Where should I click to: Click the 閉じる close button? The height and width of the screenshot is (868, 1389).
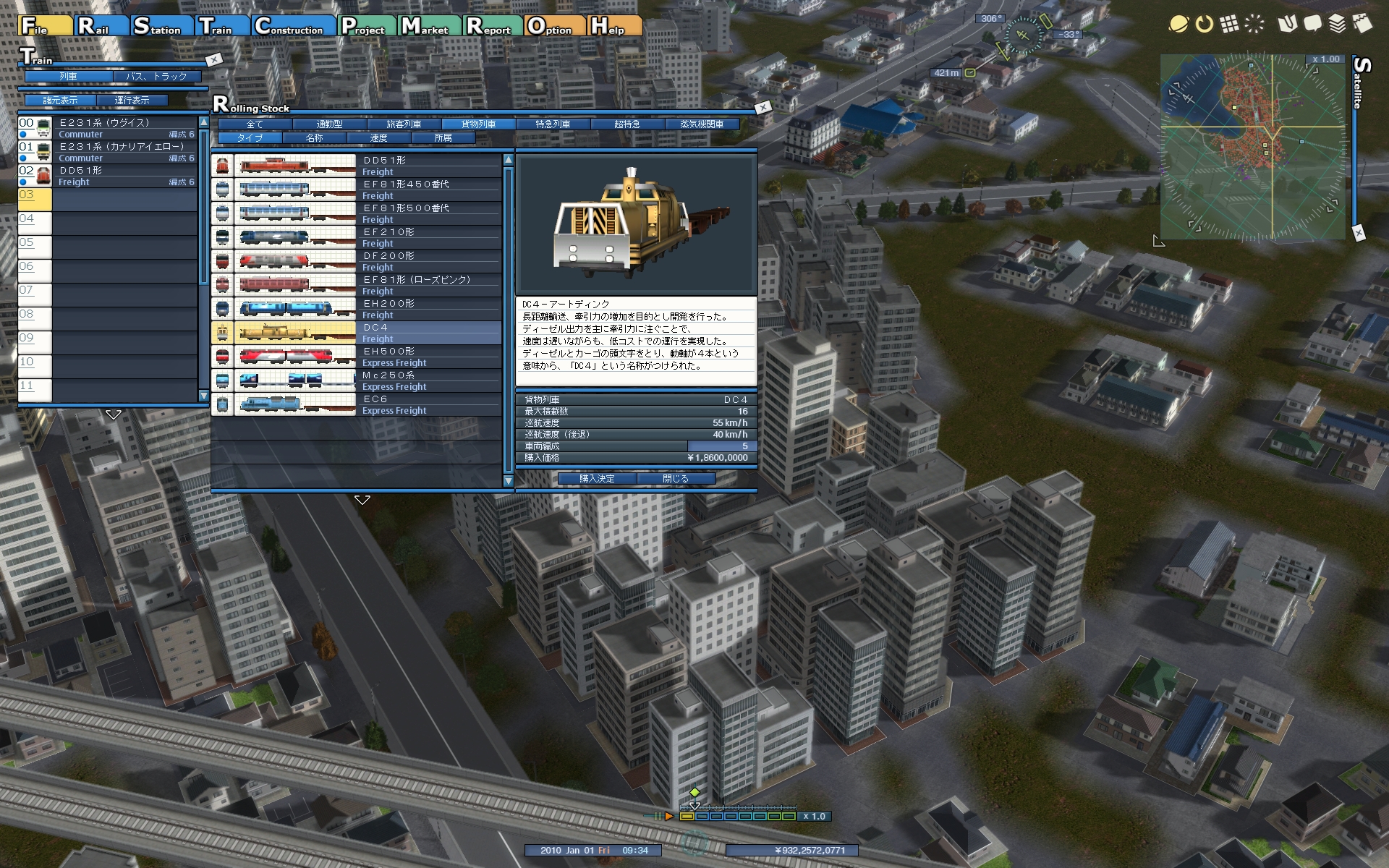676,478
